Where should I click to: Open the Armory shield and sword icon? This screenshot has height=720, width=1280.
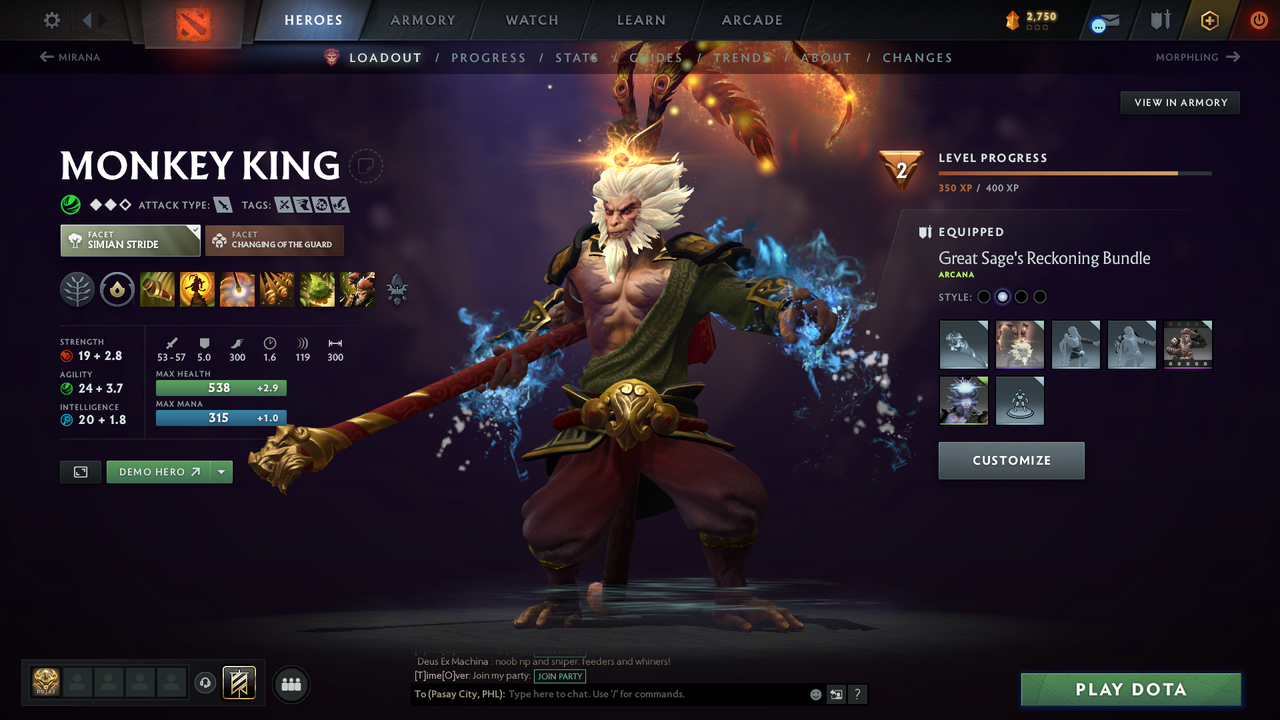1161,19
